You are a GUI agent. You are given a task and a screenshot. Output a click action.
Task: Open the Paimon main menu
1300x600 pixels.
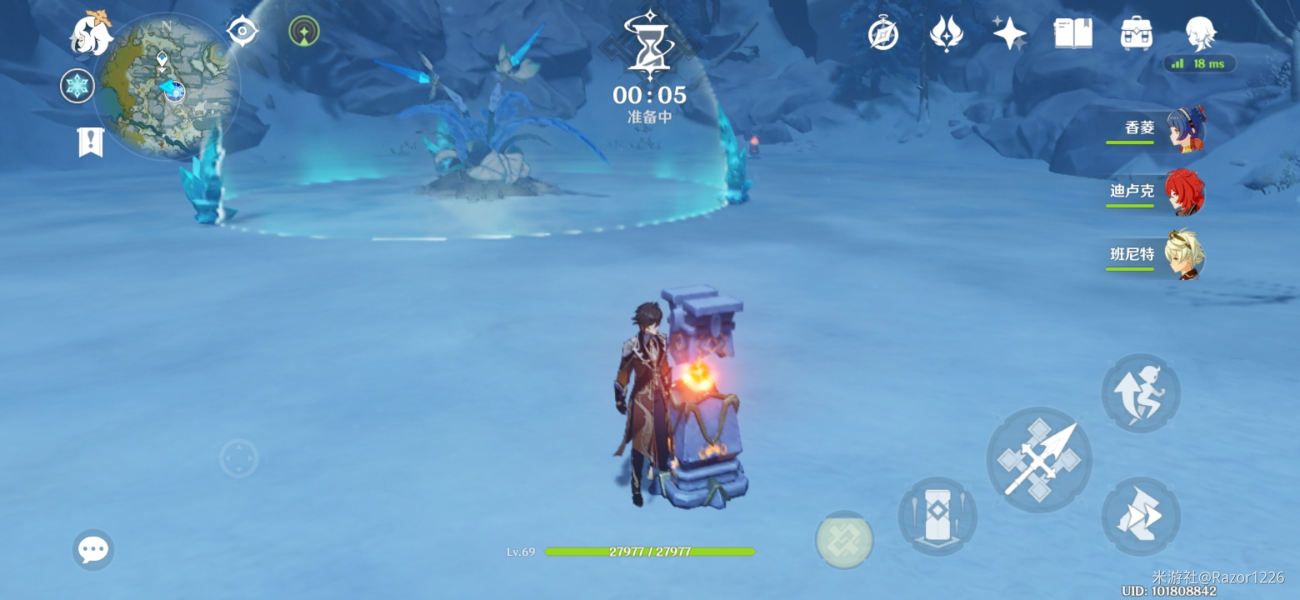pyautogui.click(x=90, y=33)
